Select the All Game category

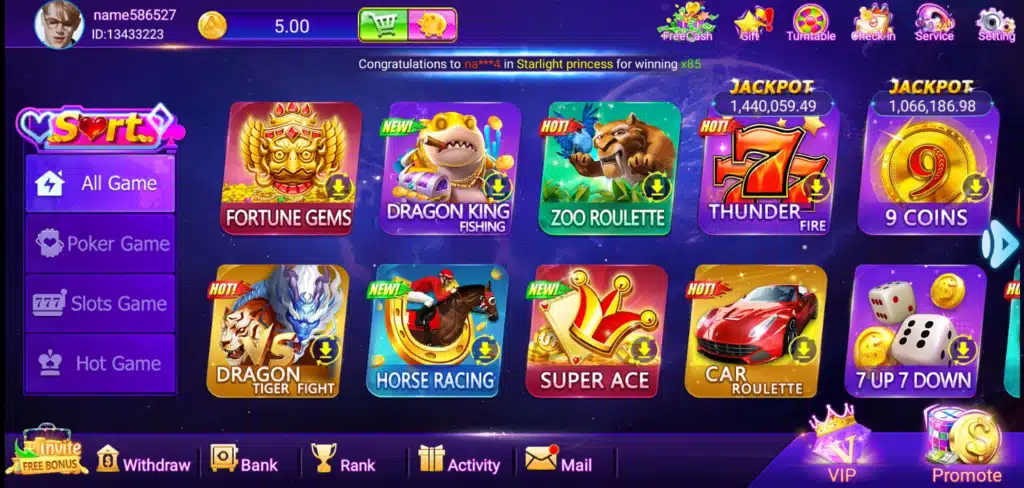point(101,183)
